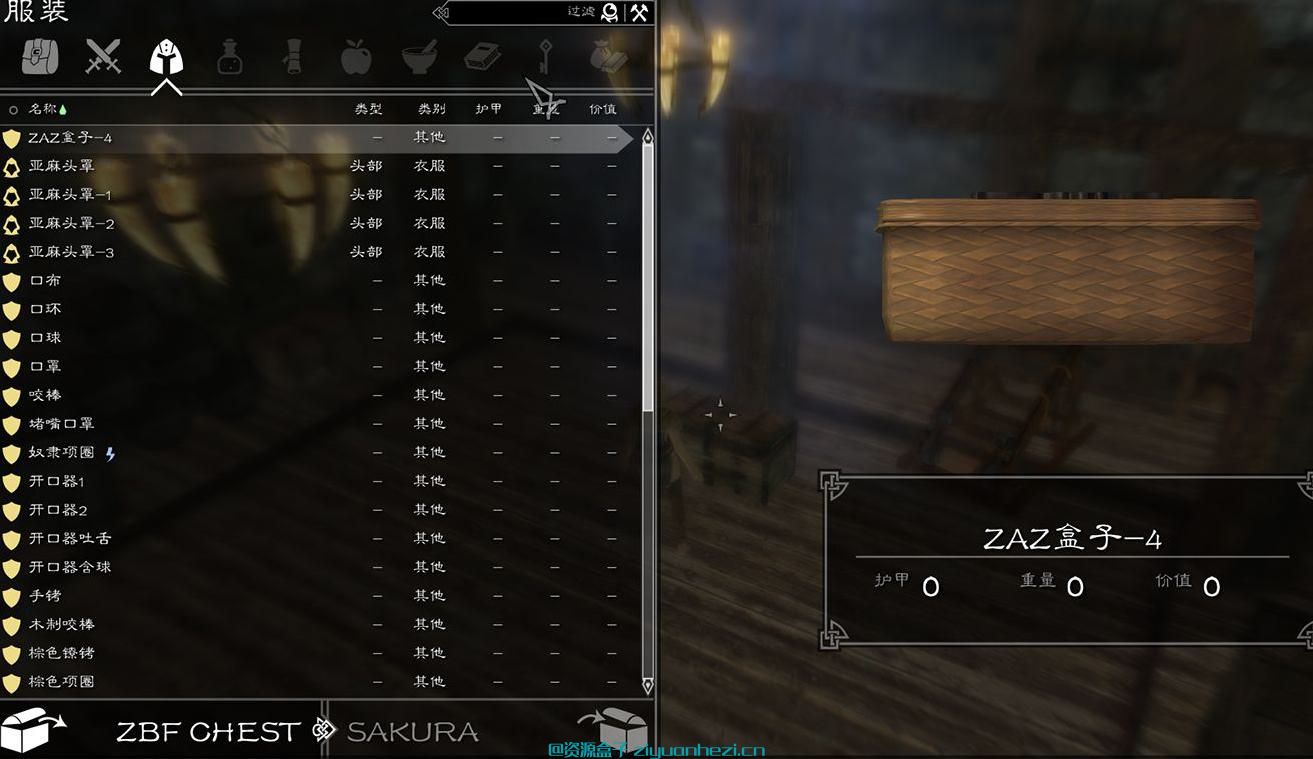This screenshot has height=759, width=1313.
Task: Select the ingredients mortar icon
Action: point(420,57)
